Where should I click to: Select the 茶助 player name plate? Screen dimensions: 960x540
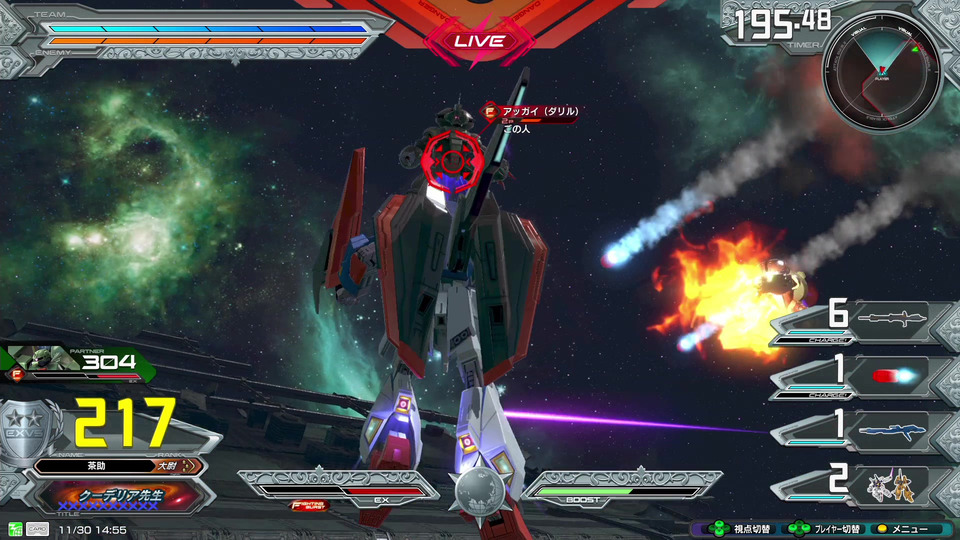pyautogui.click(x=118, y=466)
